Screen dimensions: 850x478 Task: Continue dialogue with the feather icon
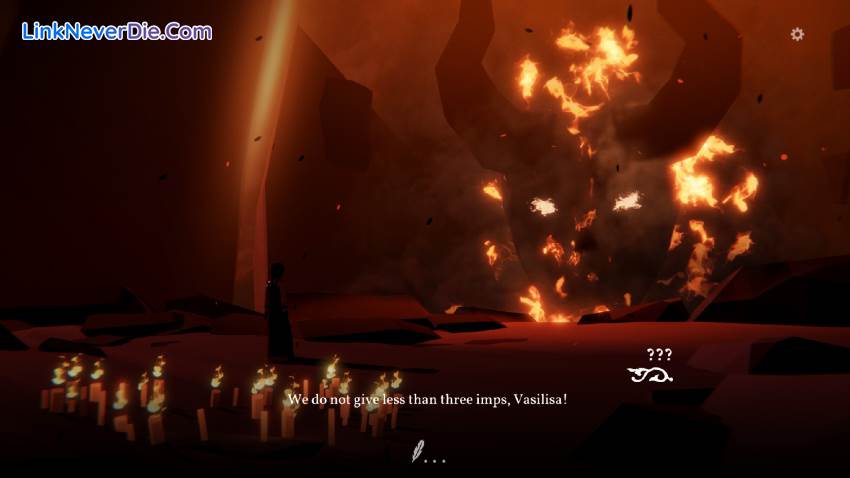click(x=419, y=453)
